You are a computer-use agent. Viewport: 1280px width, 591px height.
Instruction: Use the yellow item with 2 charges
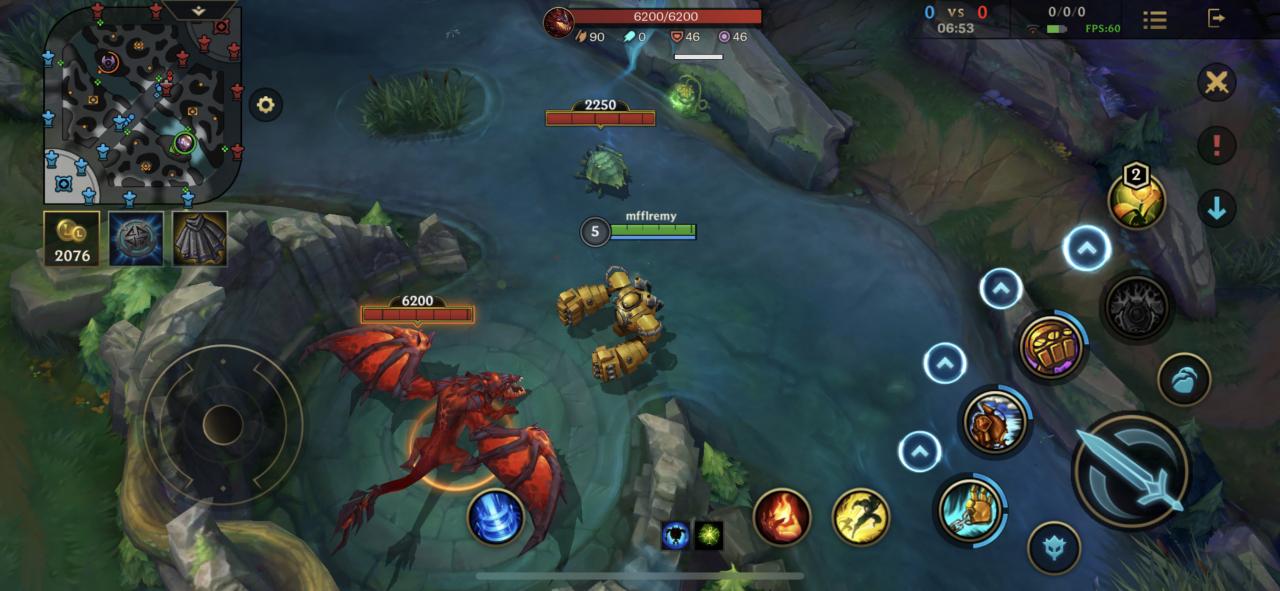[x=1136, y=199]
